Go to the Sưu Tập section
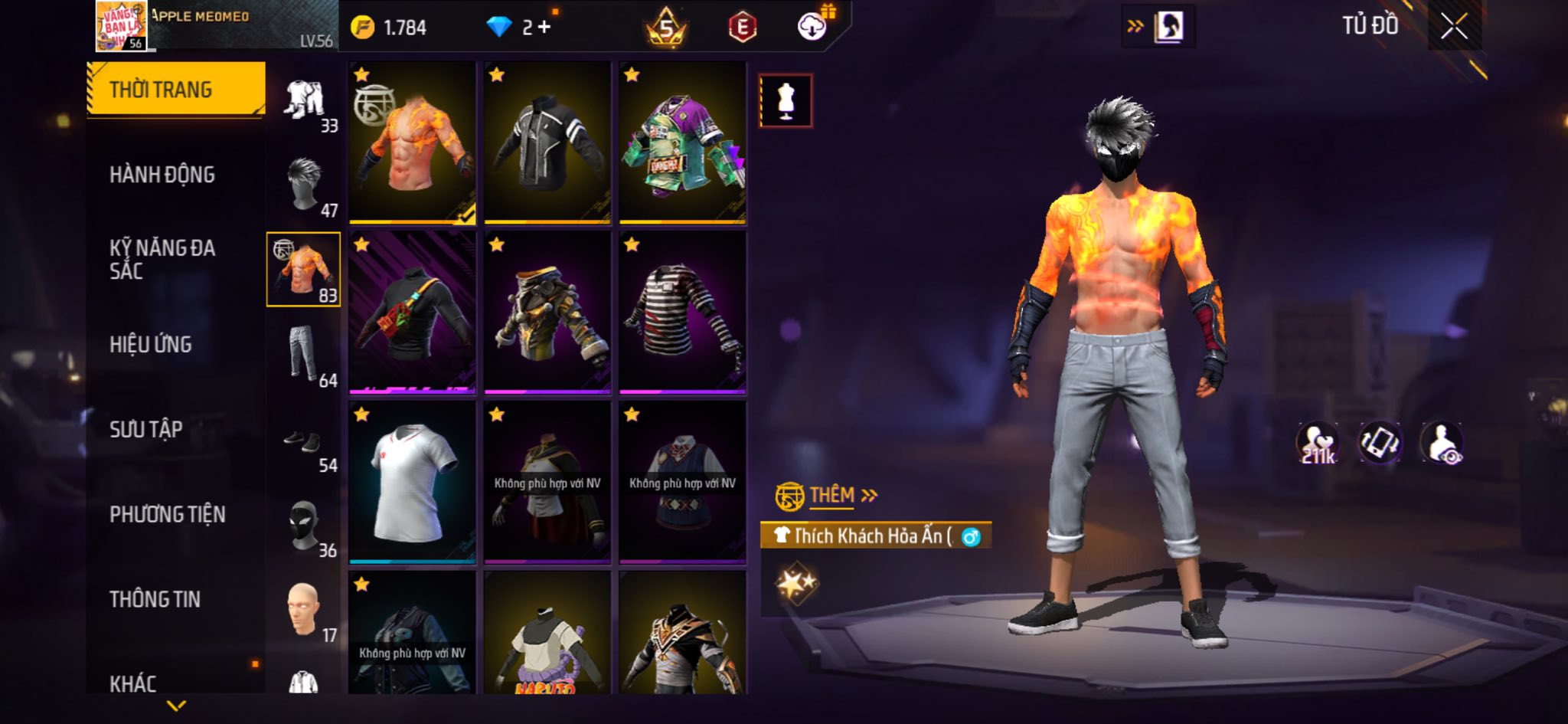 click(x=146, y=429)
